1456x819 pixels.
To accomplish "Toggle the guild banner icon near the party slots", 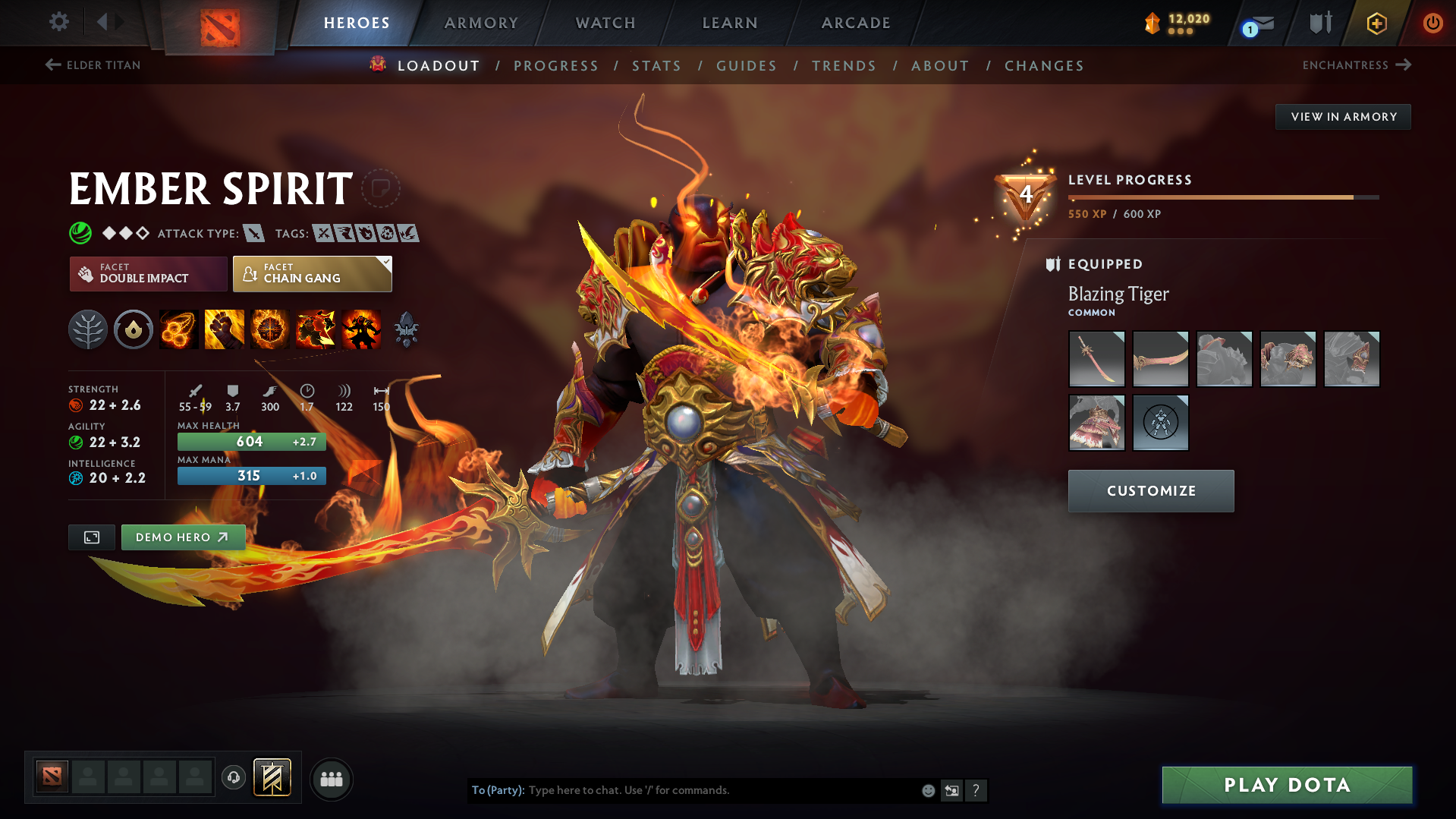I will coord(271,778).
